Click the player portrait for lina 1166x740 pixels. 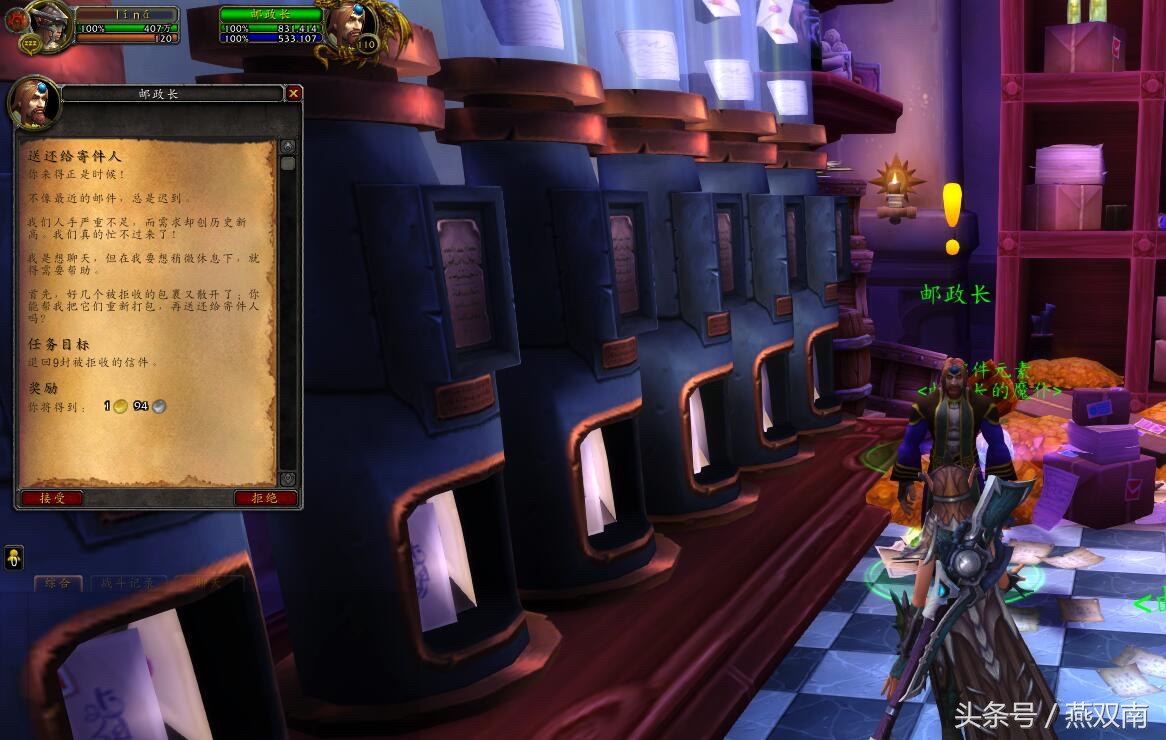pos(46,26)
